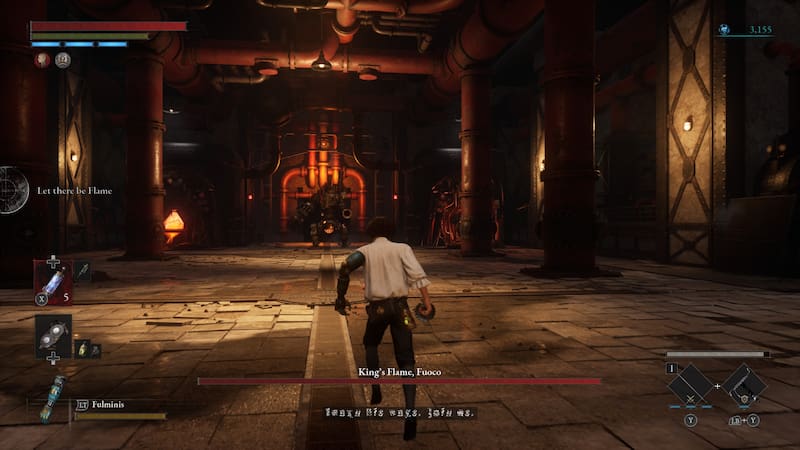Click the Ergo counter icon
Viewport: 800px width, 450px height.
tap(723, 31)
